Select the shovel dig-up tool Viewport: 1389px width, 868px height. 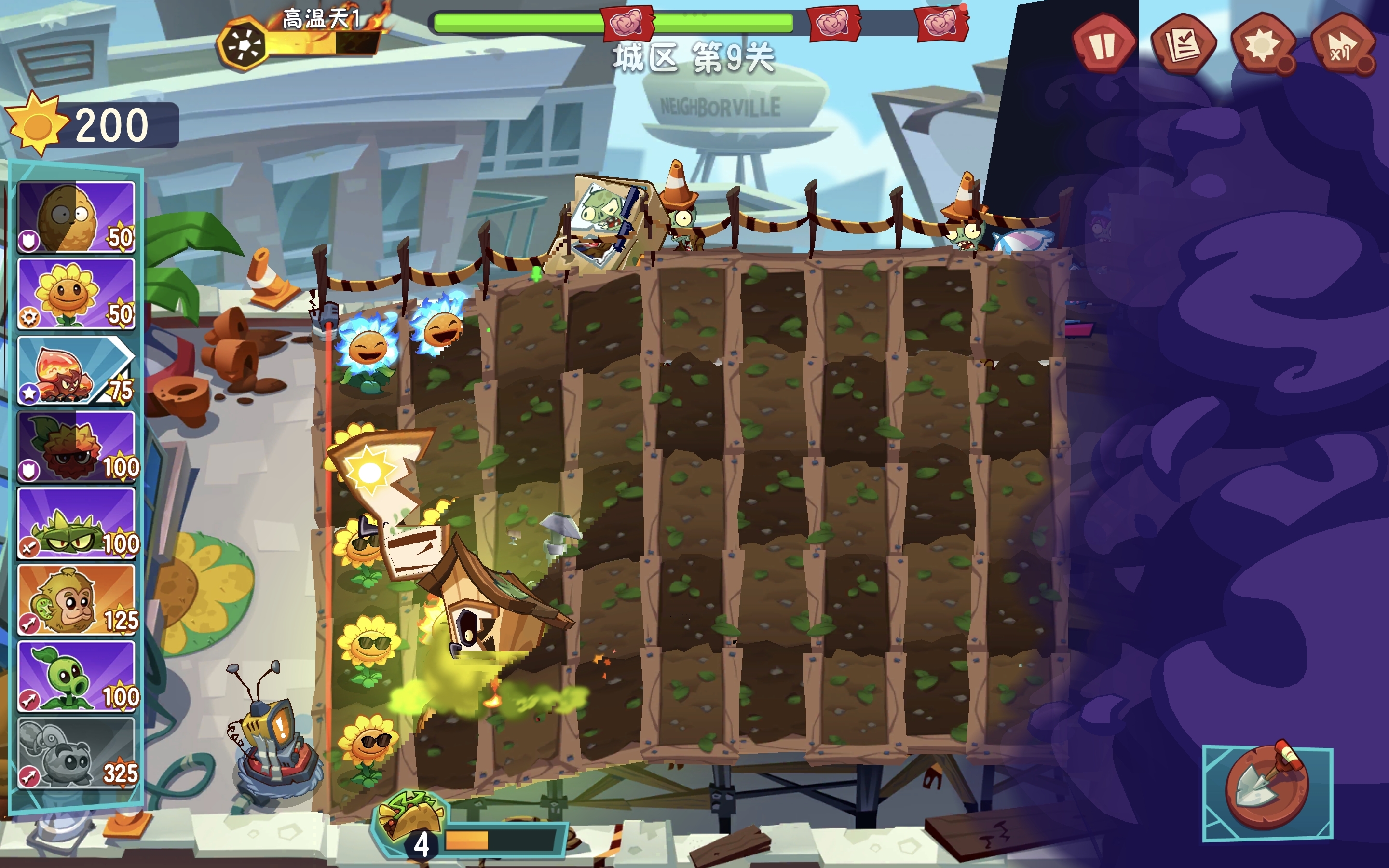[1267, 793]
